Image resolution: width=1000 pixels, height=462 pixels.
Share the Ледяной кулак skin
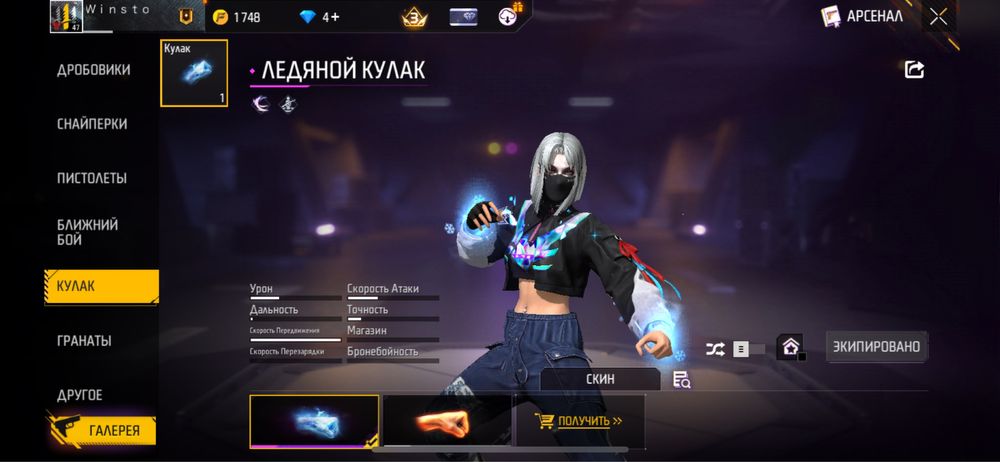[914, 69]
